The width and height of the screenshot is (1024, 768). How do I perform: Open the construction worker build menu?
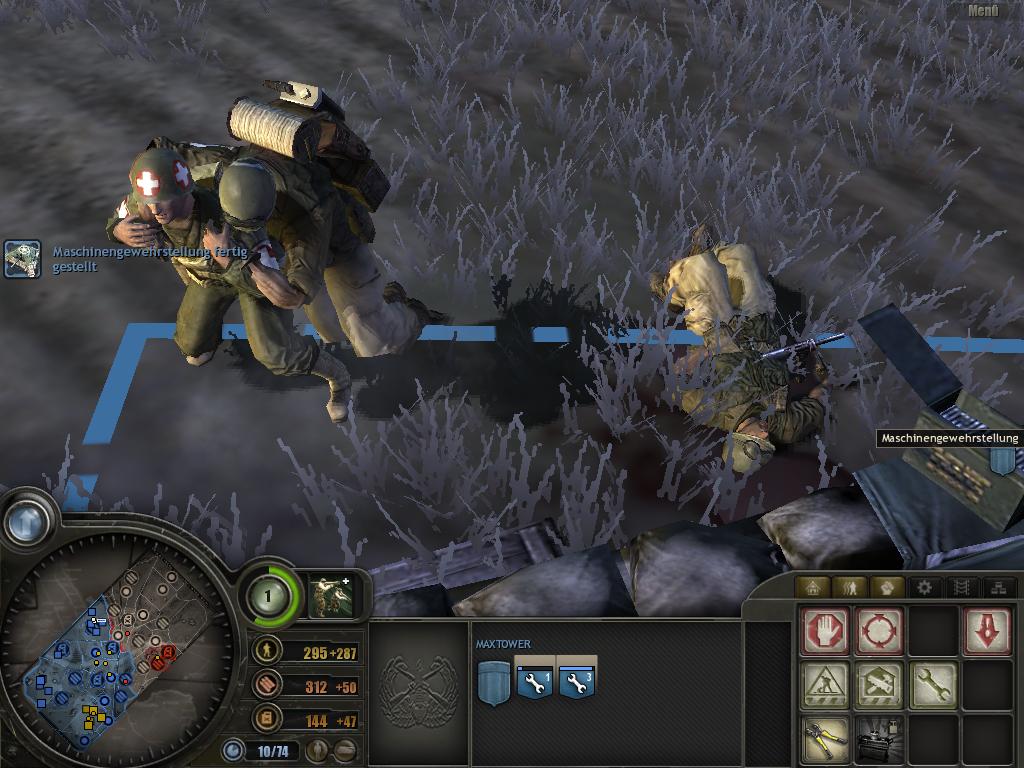tap(825, 685)
